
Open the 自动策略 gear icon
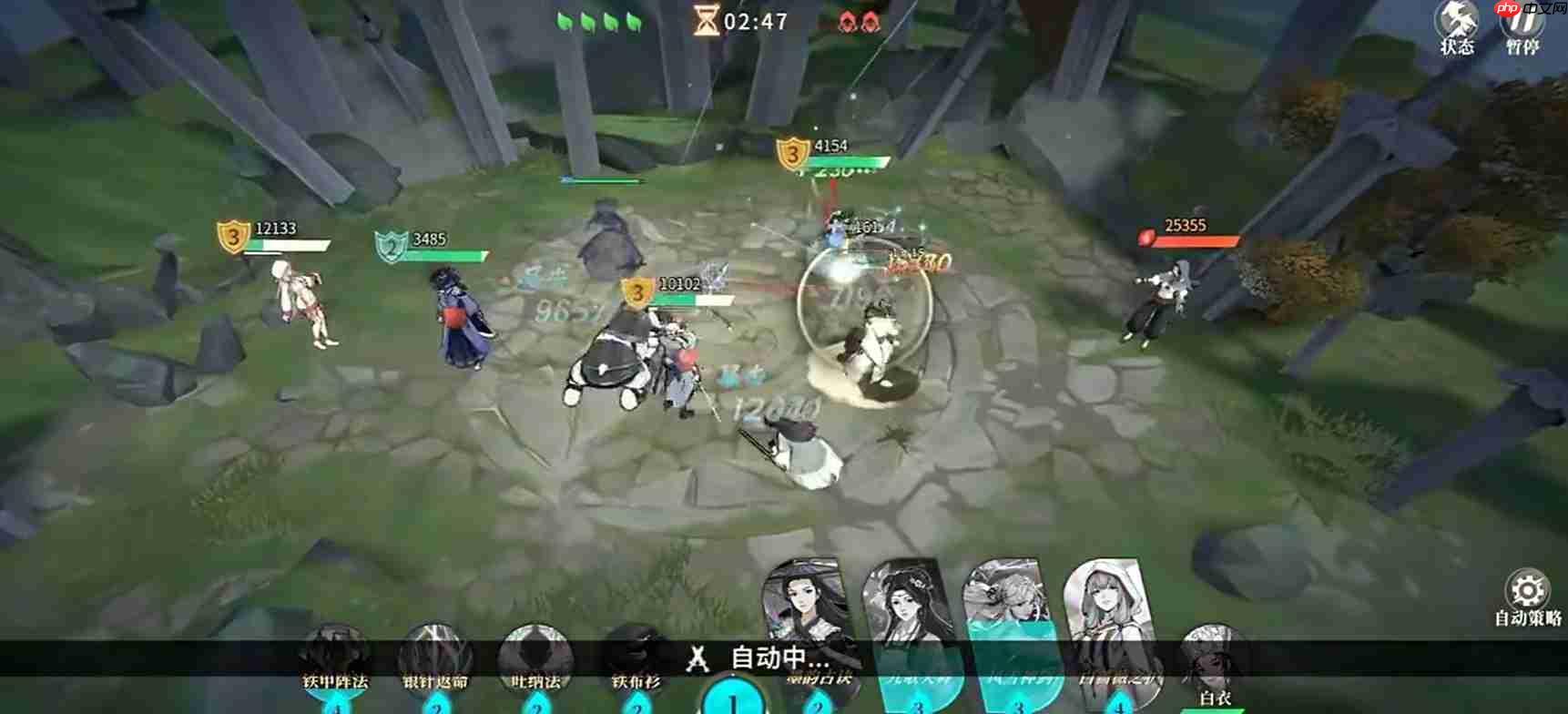1528,590
